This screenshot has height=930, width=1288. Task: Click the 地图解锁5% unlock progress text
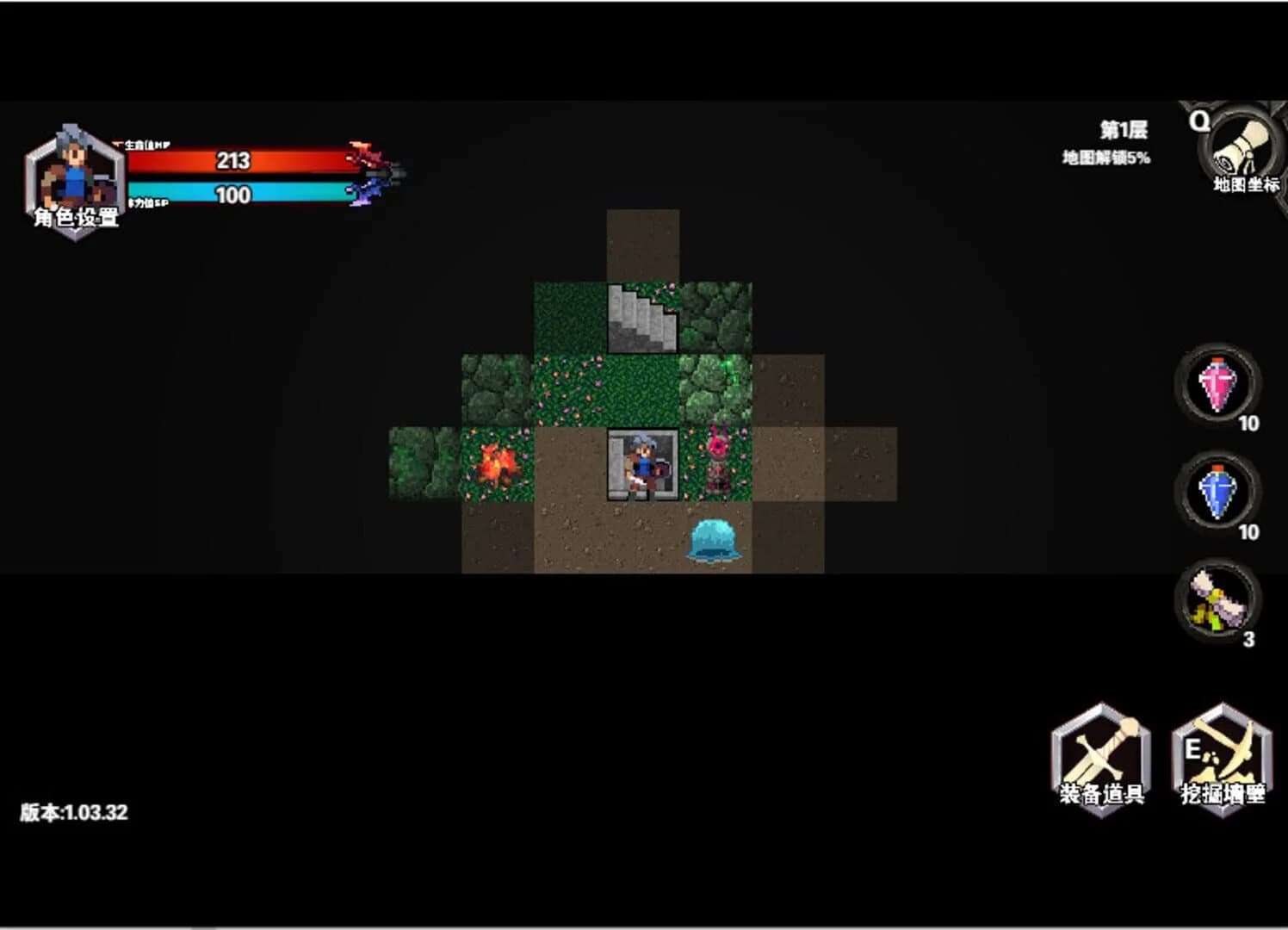coord(1105,157)
